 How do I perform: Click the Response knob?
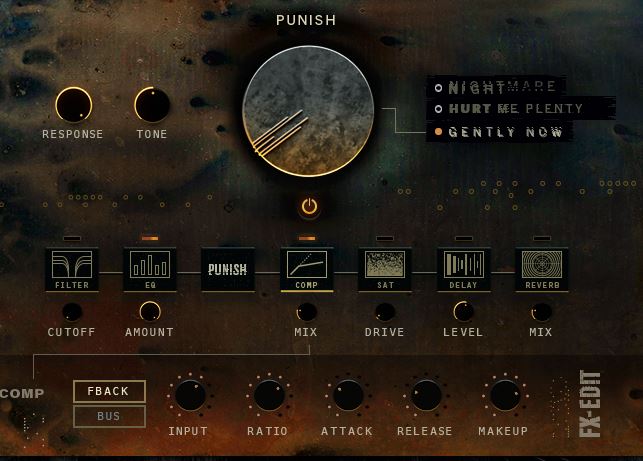[x=73, y=105]
